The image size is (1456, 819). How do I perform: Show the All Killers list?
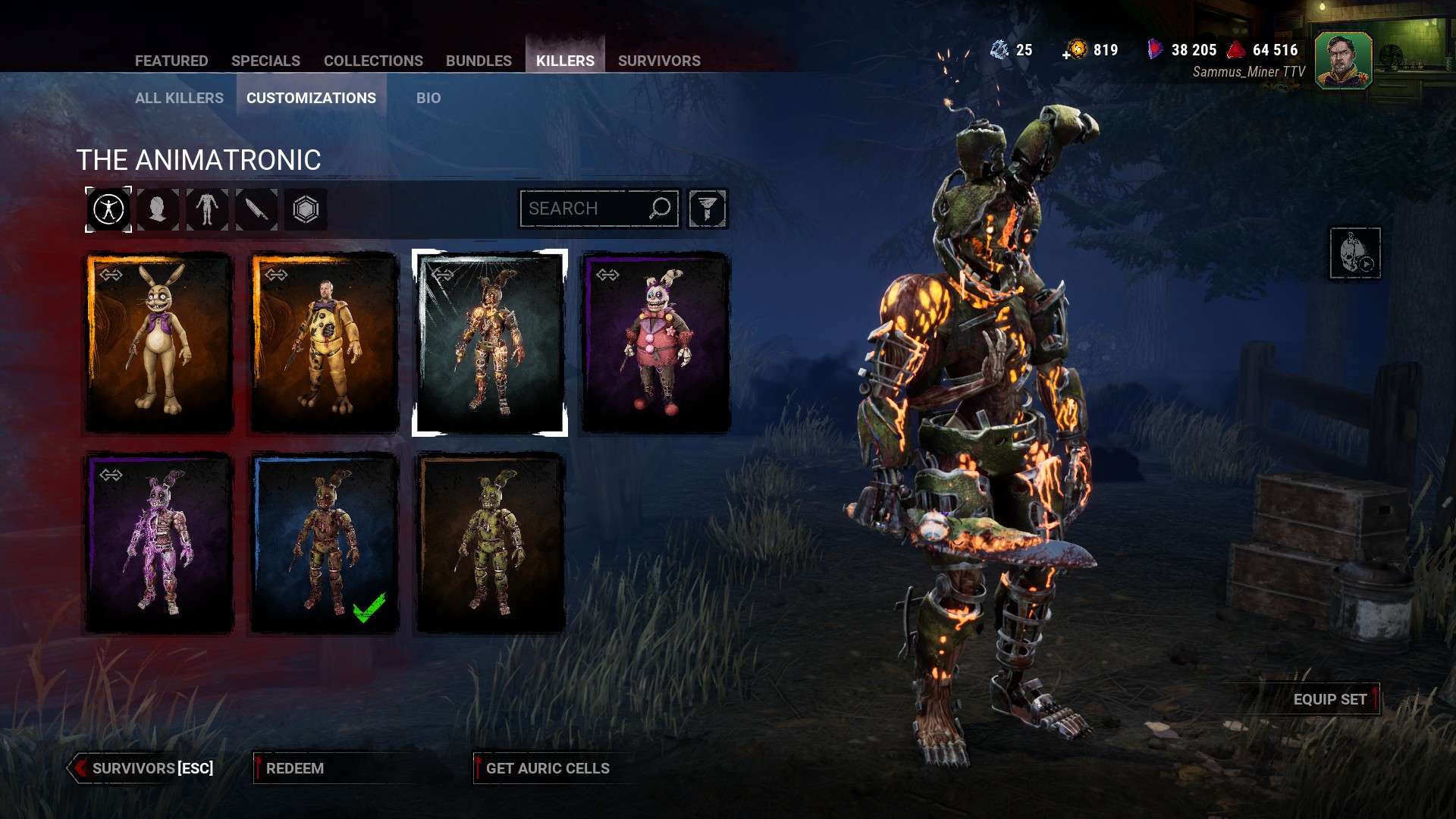click(x=179, y=98)
